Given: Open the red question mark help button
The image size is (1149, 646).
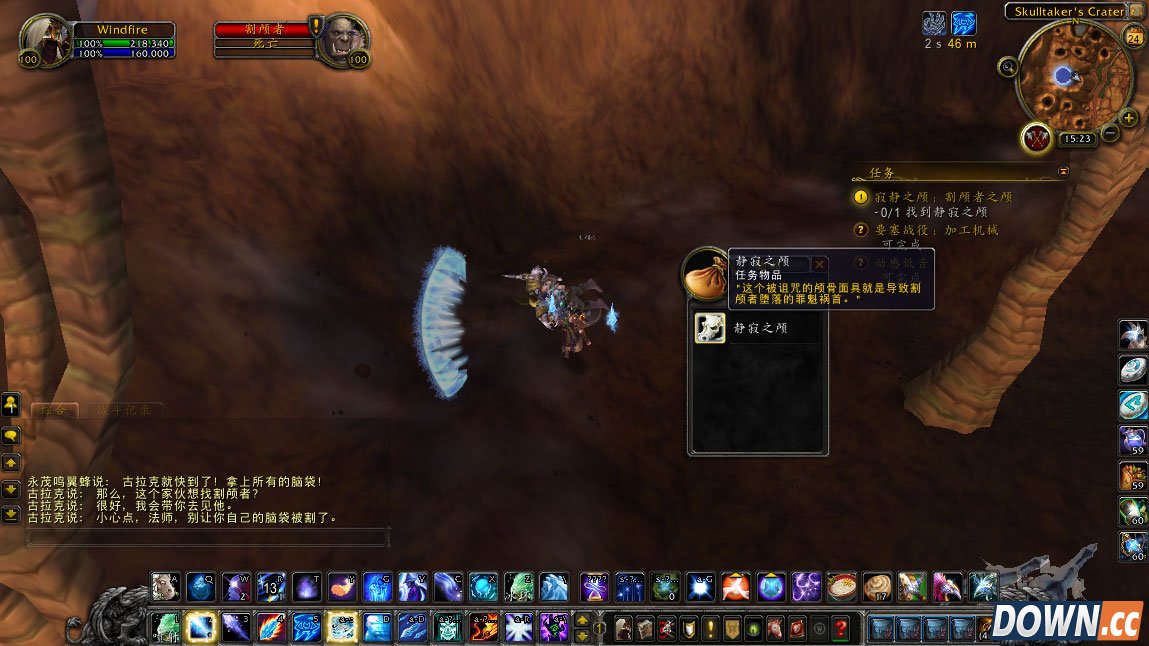Looking at the screenshot, I should pyautogui.click(x=841, y=628).
